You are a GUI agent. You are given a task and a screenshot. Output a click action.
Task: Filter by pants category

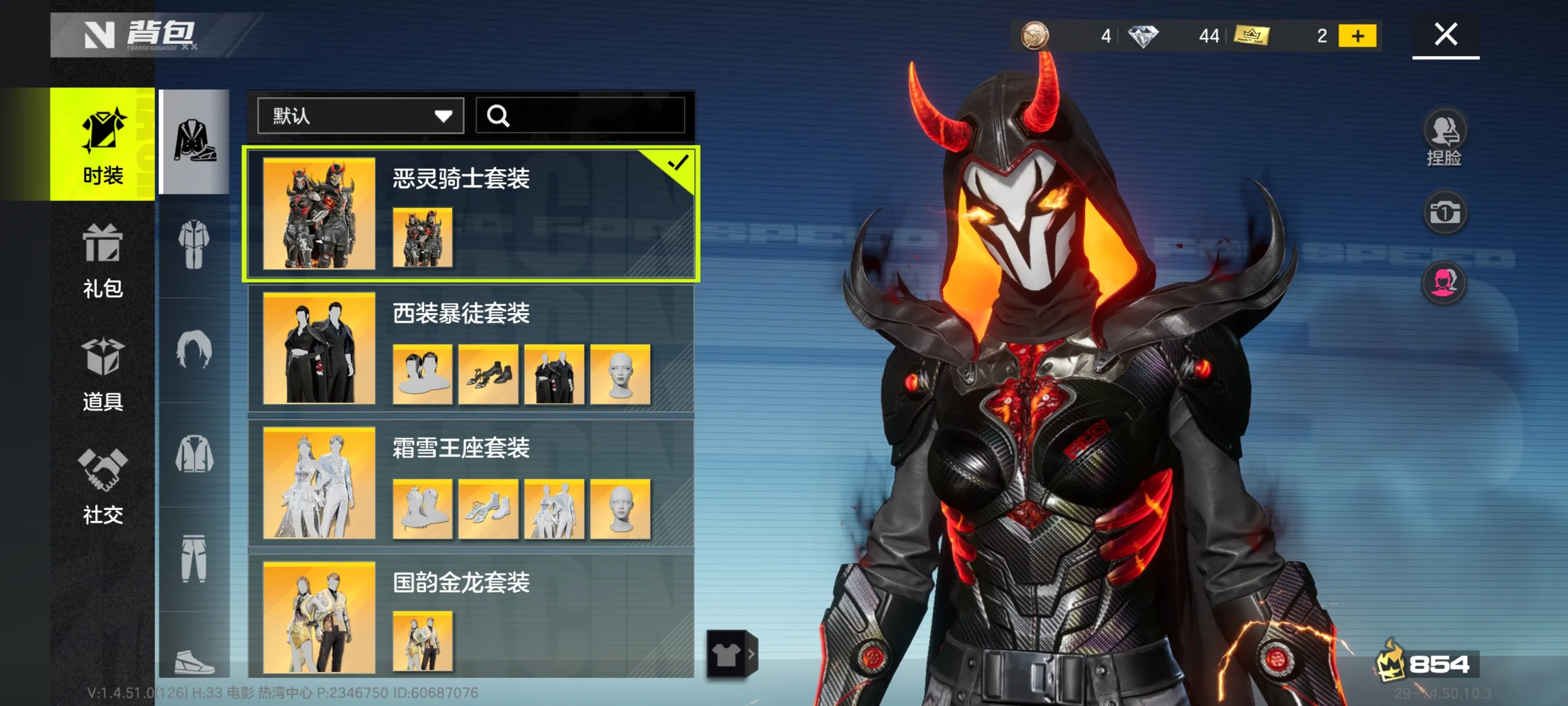tap(194, 559)
